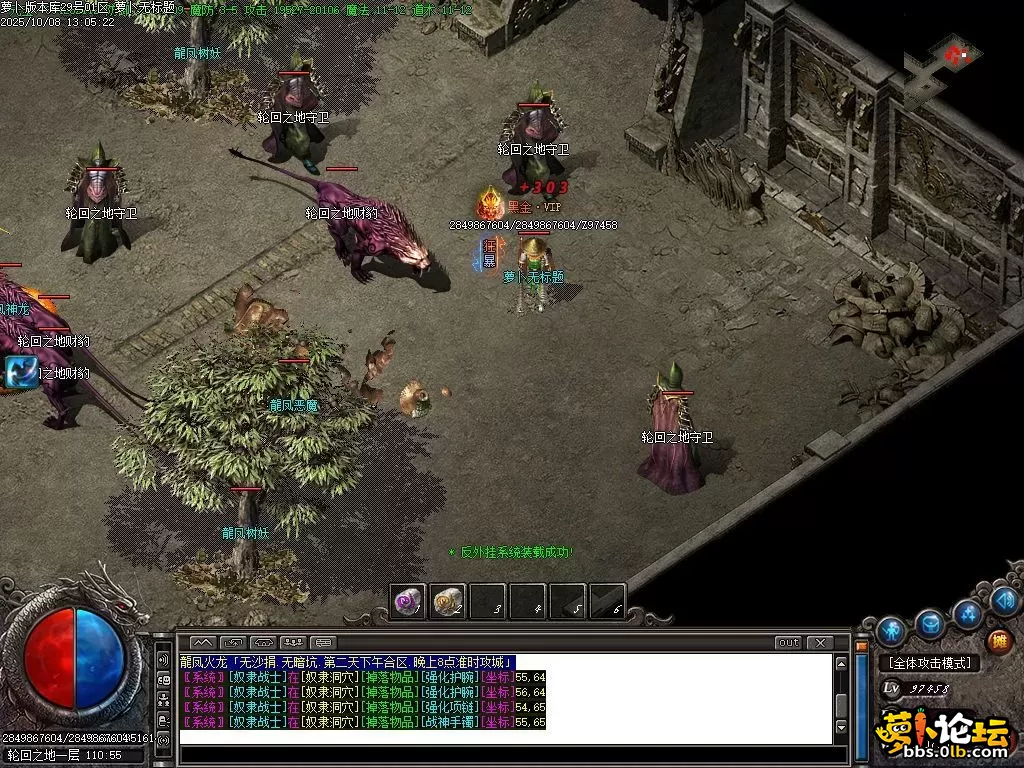Viewport: 1024px width, 768px height.
Task: Click the blue swirl buff icon
Action: coord(21,372)
